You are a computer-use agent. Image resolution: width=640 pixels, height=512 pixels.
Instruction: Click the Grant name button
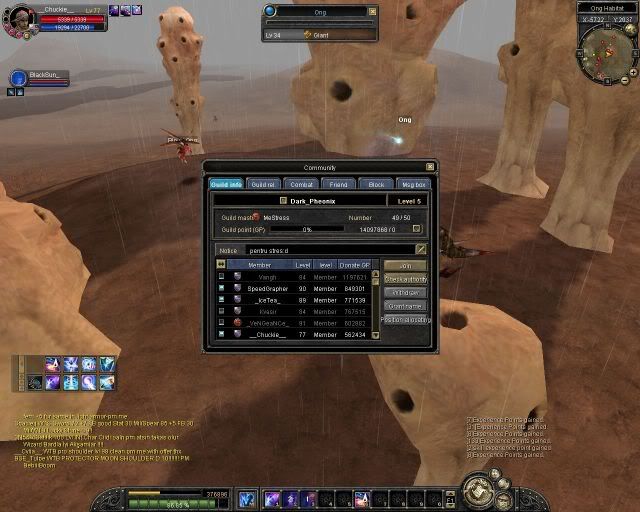pyautogui.click(x=405, y=306)
